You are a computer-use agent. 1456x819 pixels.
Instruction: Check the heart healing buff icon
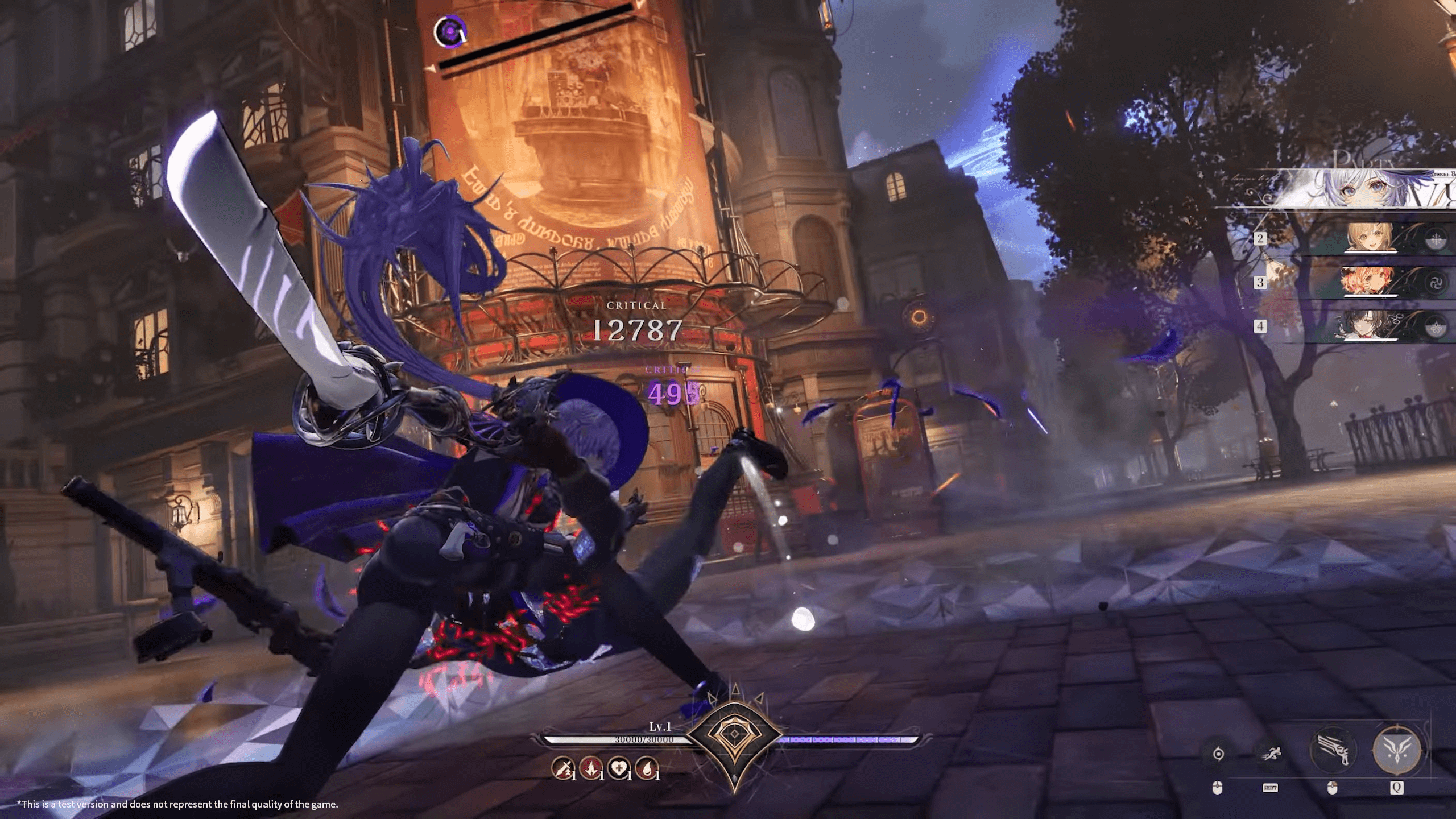[618, 769]
